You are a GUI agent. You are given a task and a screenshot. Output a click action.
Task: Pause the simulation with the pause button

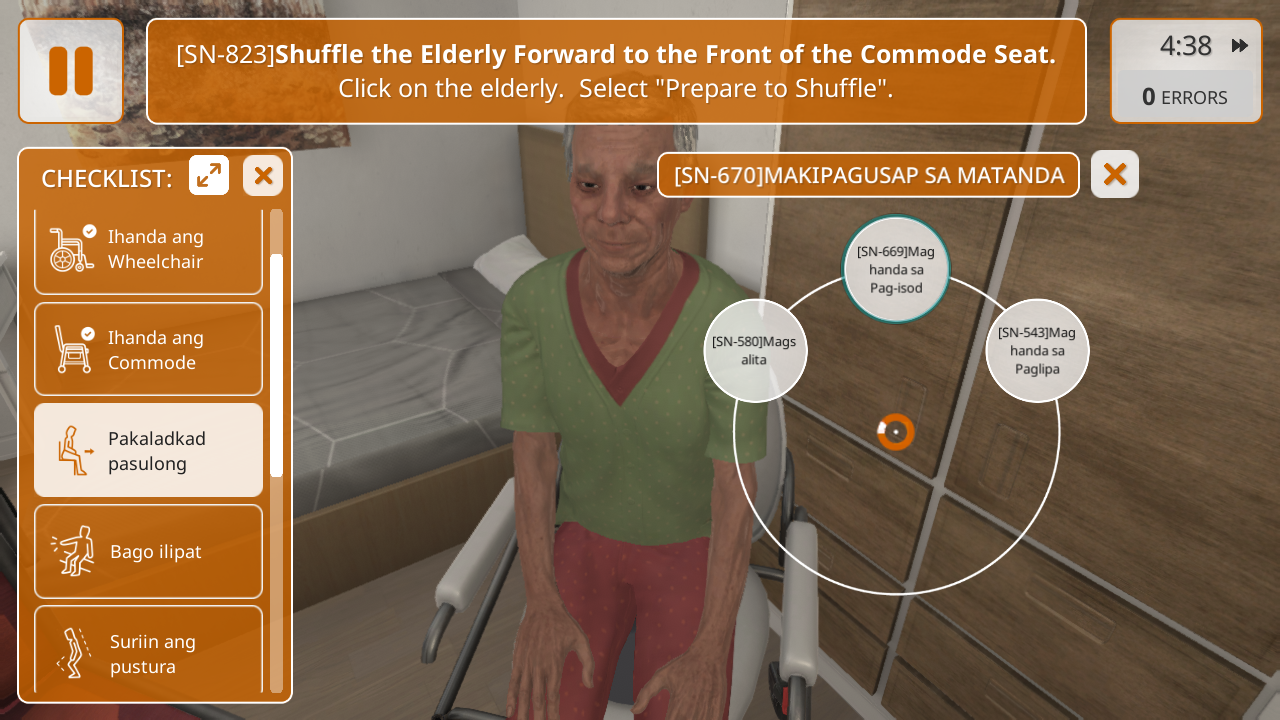71,71
